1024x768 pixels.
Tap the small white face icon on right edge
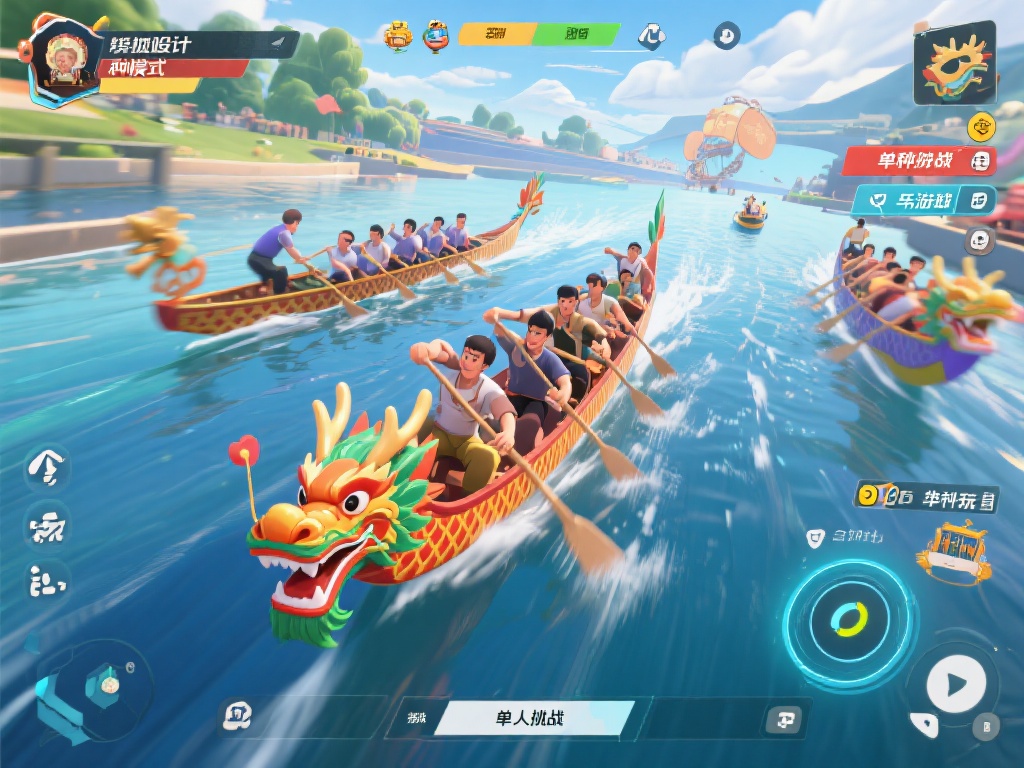[x=980, y=240]
